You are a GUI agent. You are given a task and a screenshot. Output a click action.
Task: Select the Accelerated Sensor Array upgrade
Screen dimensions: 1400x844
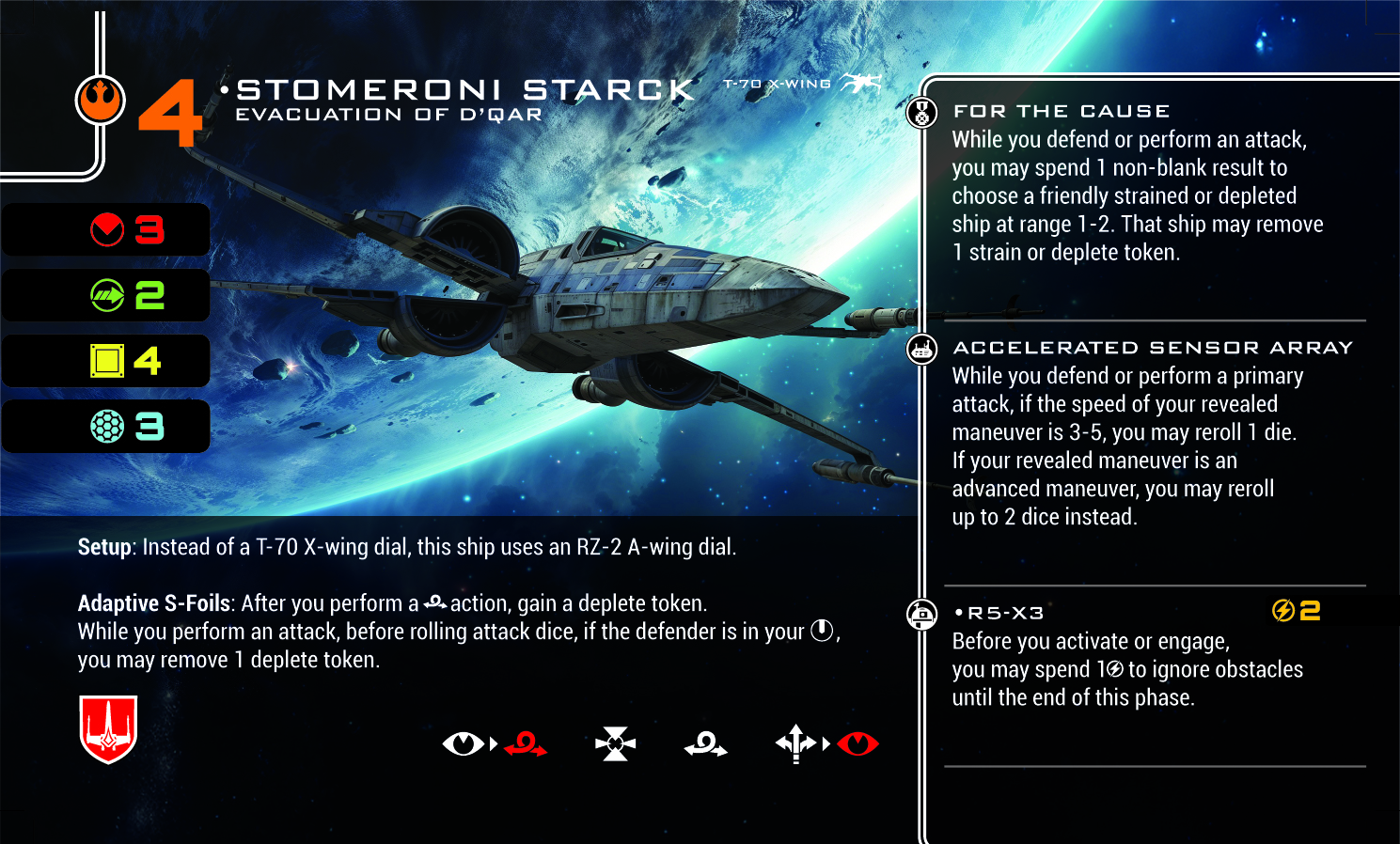tap(1153, 348)
